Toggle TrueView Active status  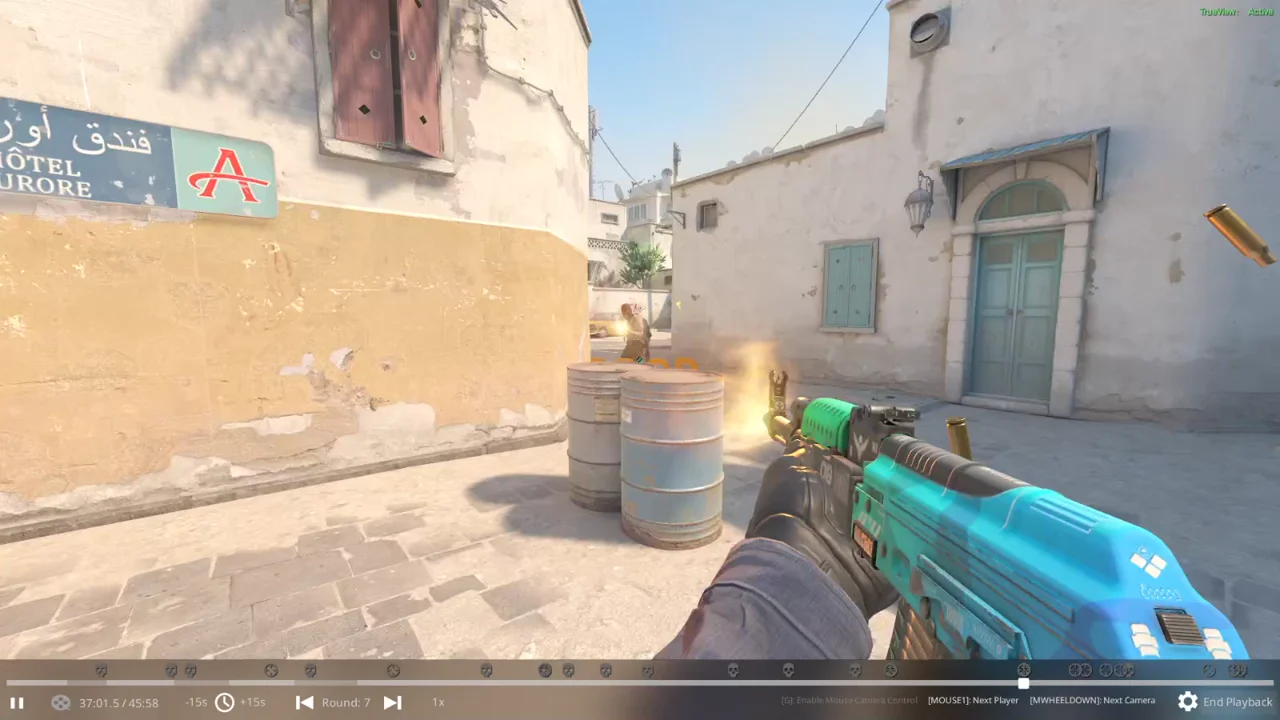tap(1240, 12)
